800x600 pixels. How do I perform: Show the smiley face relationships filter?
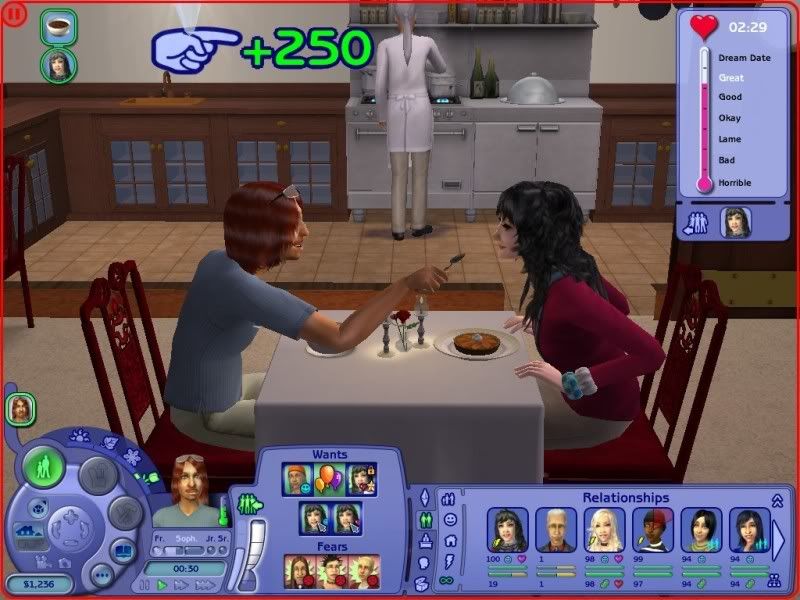pyautogui.click(x=451, y=519)
